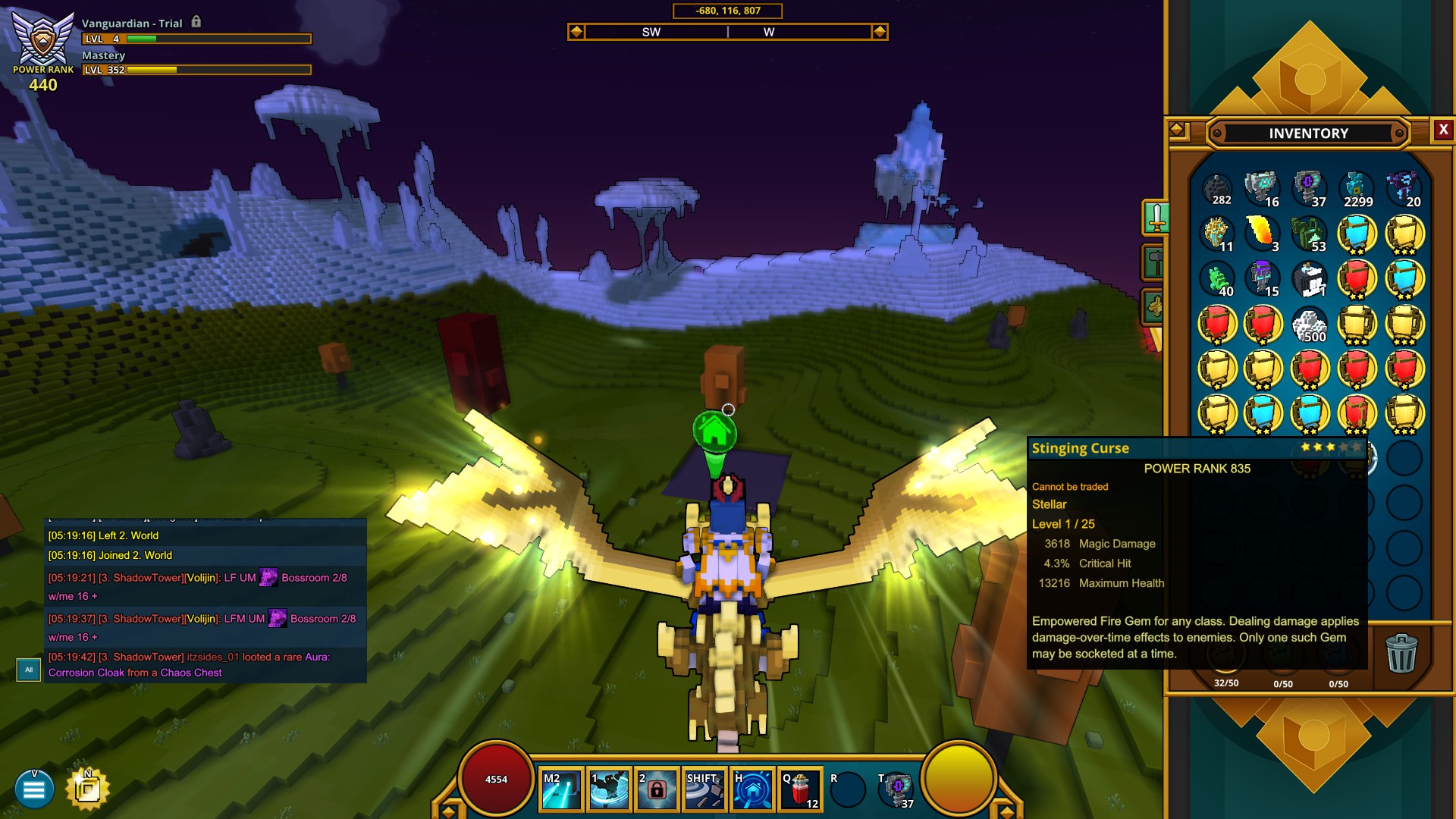Trigger the SHIFT dash ability icon

click(x=703, y=789)
